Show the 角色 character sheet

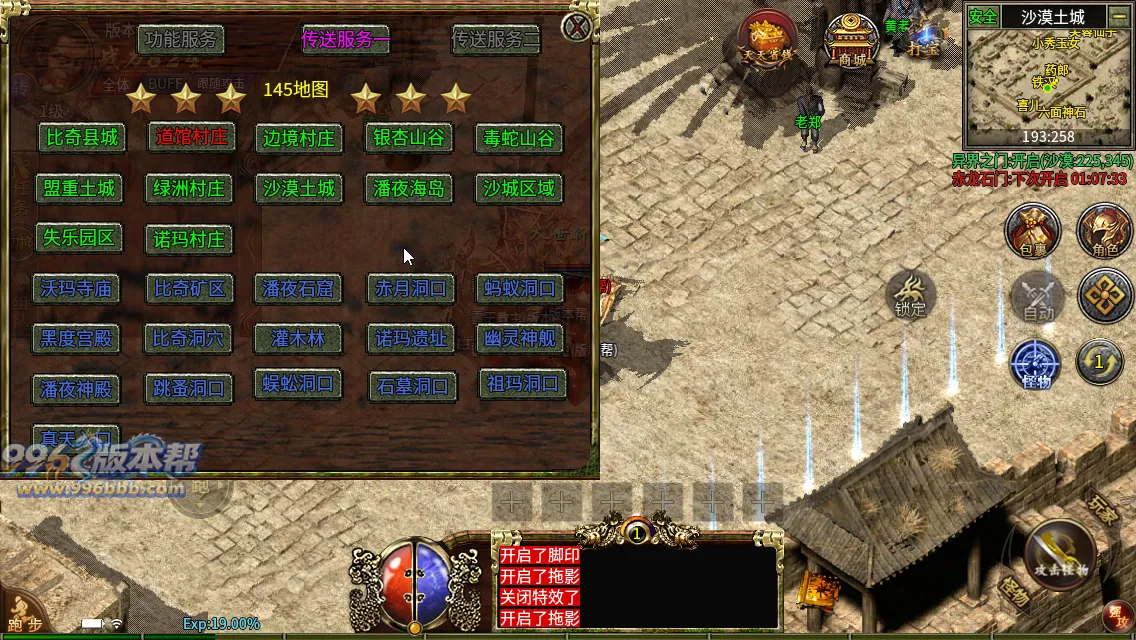click(1103, 230)
